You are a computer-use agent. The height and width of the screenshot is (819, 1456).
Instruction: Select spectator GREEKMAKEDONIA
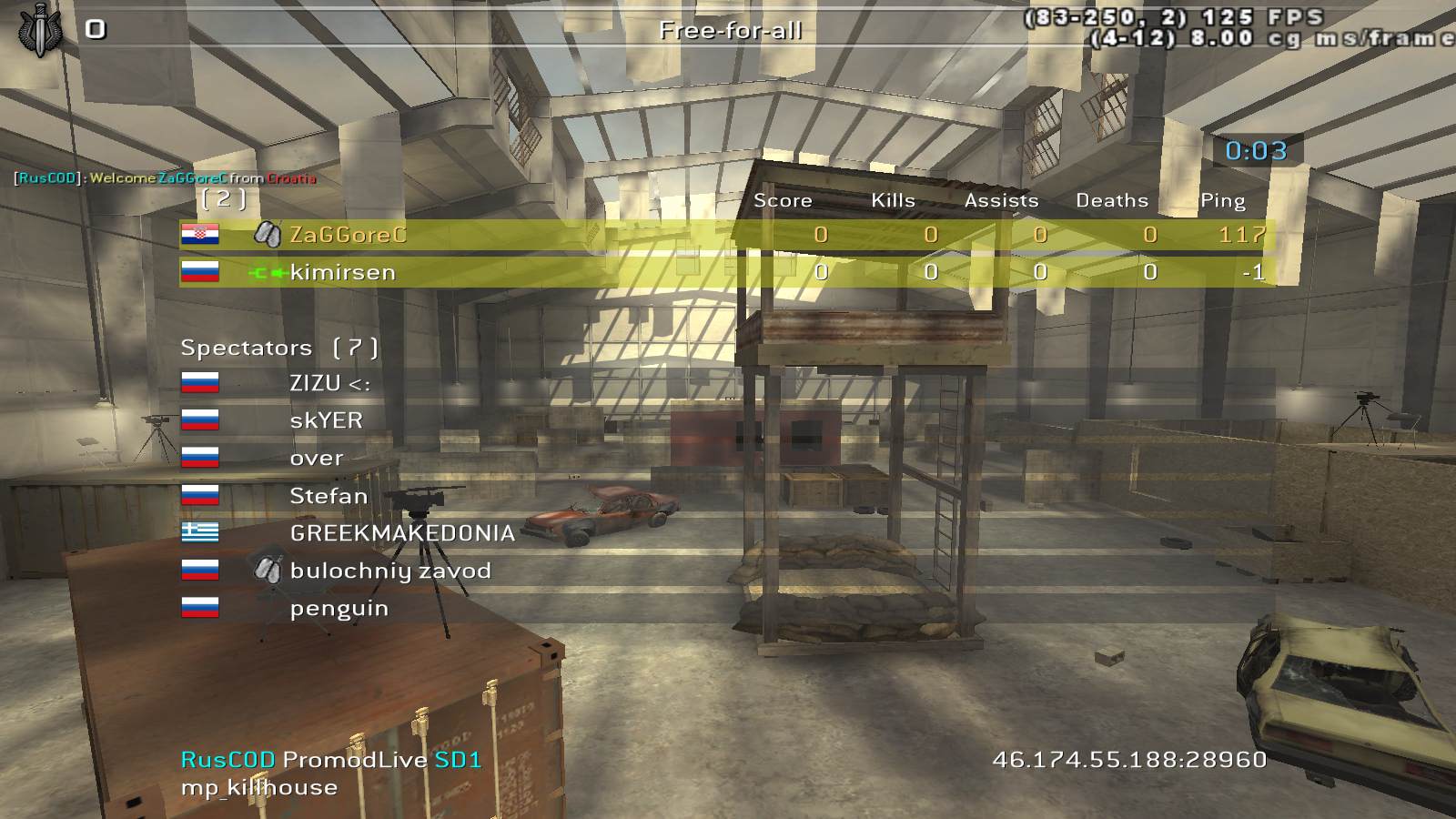pyautogui.click(x=401, y=533)
